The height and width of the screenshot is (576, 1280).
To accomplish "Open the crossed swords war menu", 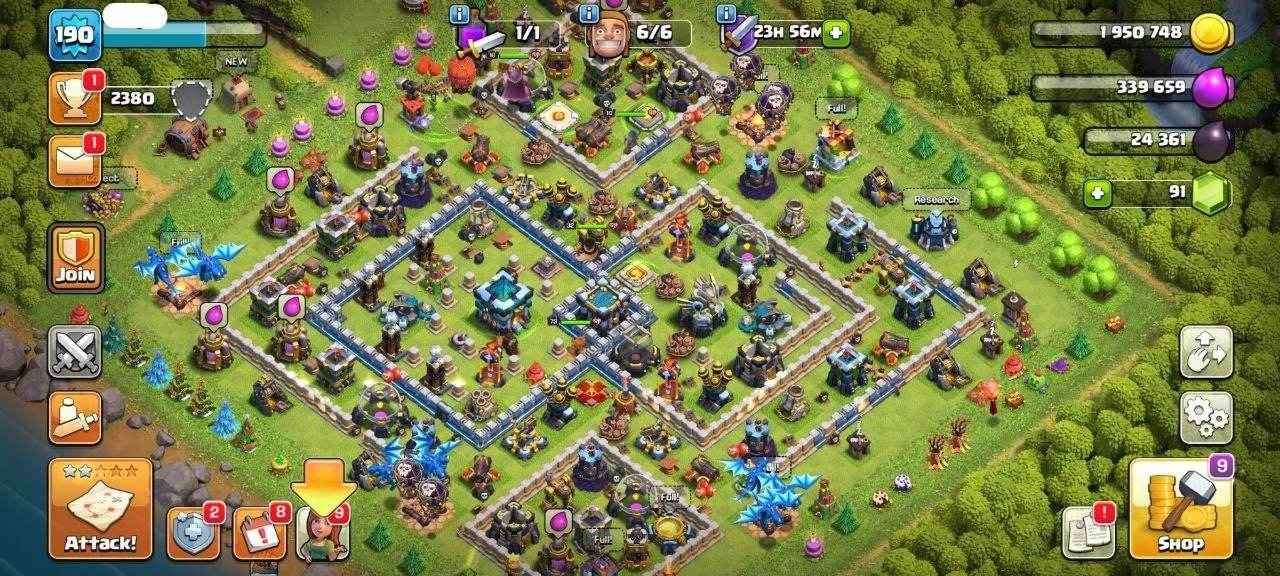I will tap(75, 351).
